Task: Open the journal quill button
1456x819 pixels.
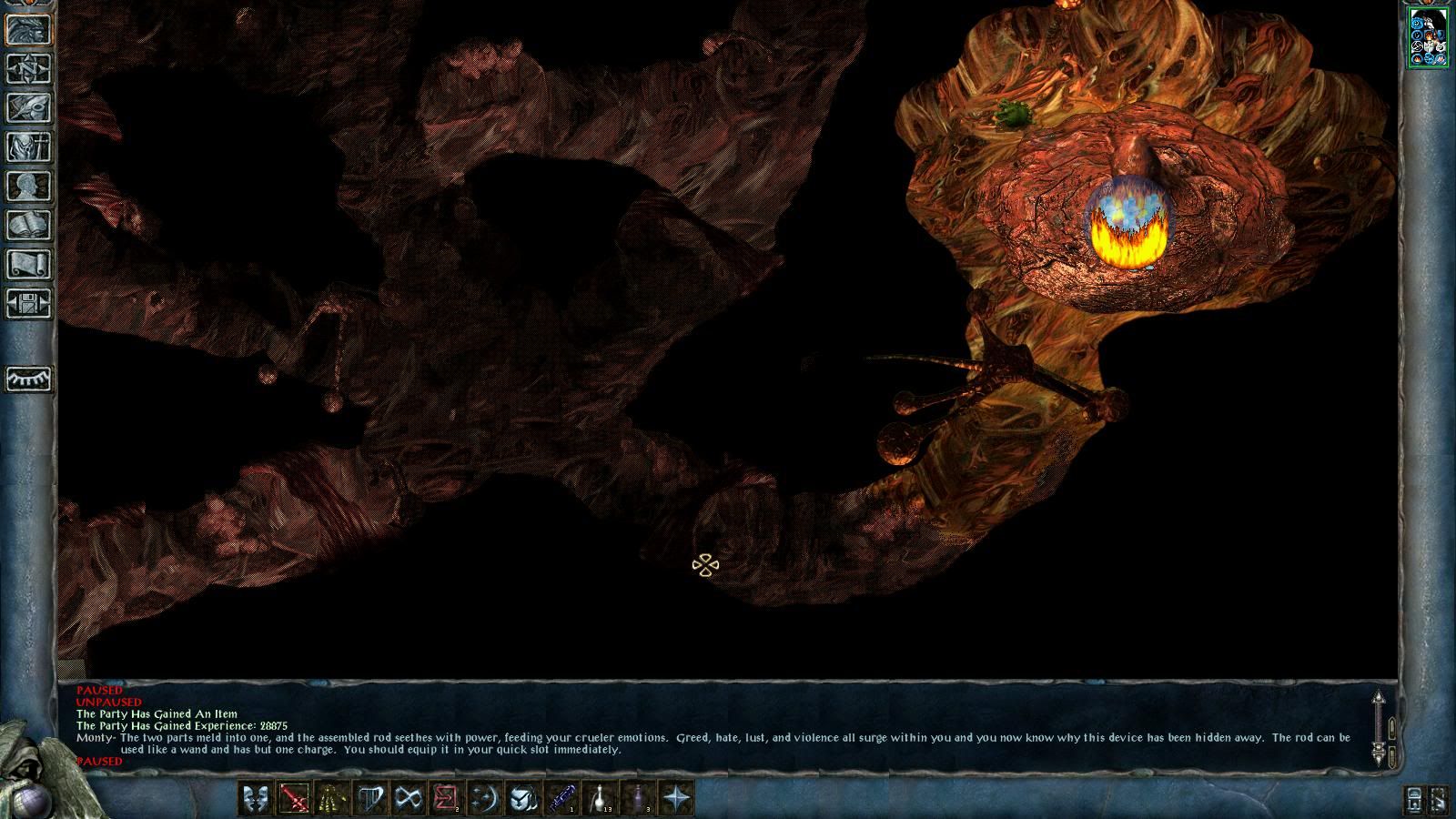Action: pos(28,108)
